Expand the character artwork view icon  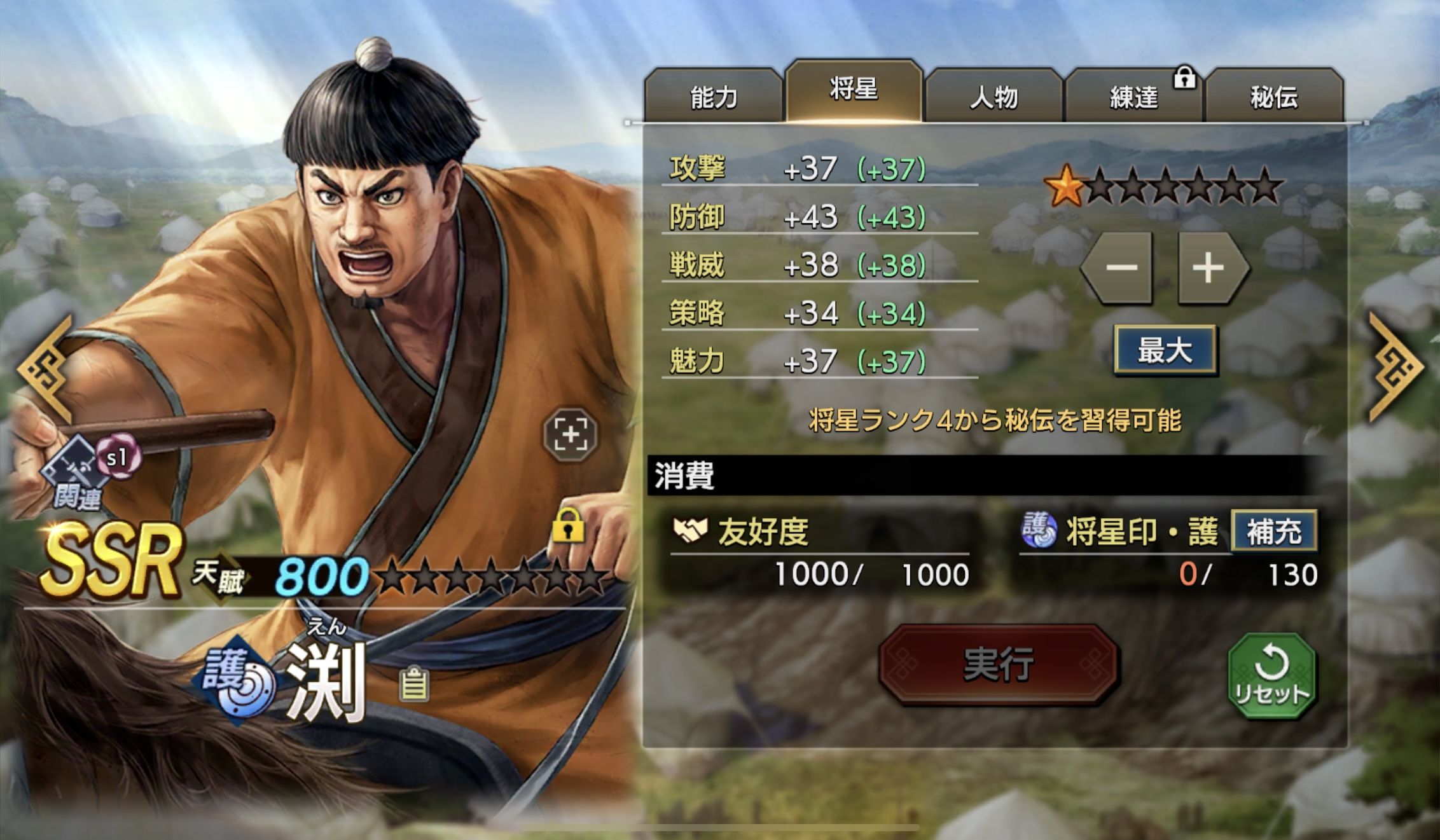pyautogui.click(x=571, y=435)
